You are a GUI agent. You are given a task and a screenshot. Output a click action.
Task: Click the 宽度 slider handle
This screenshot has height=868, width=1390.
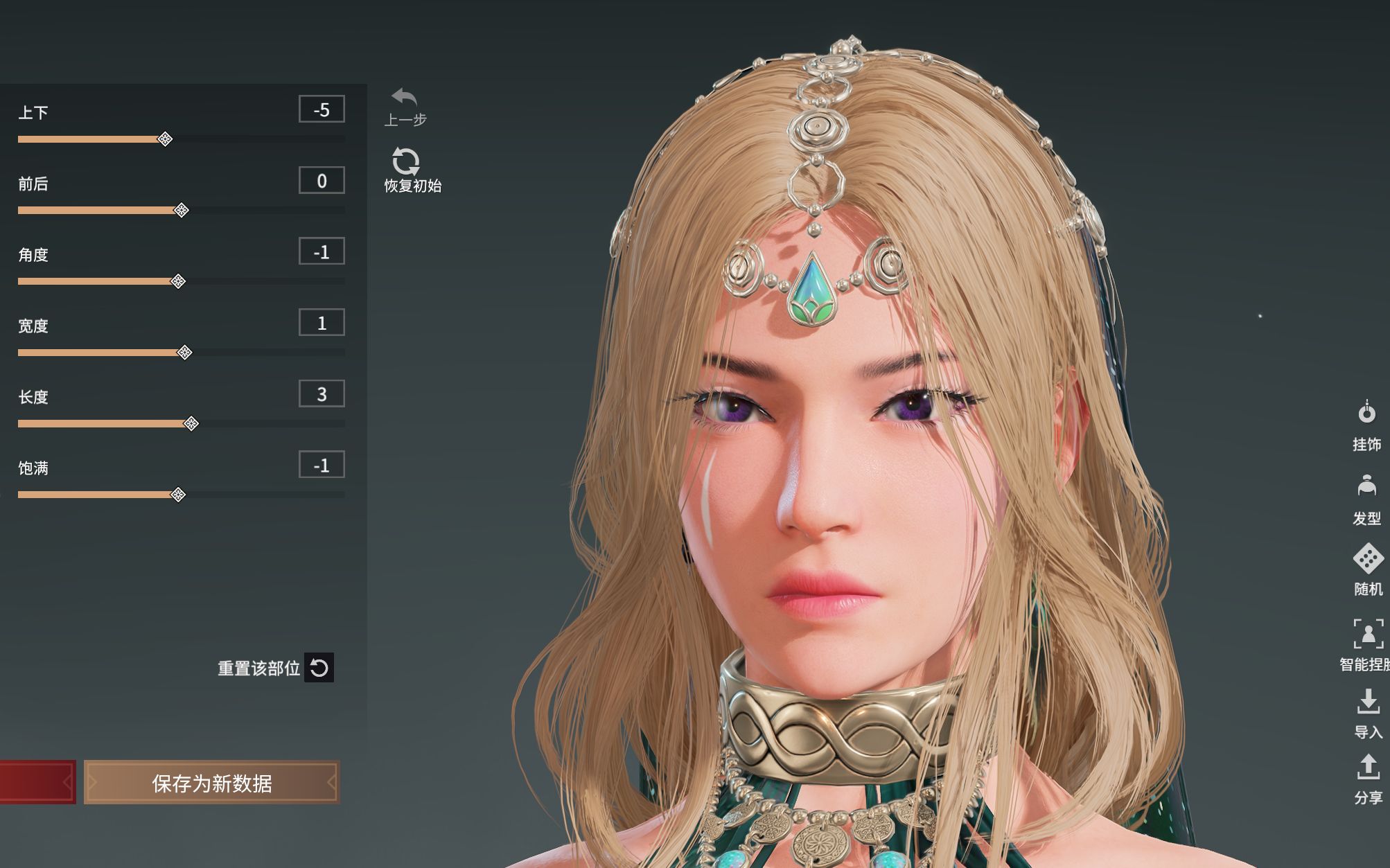pos(185,353)
